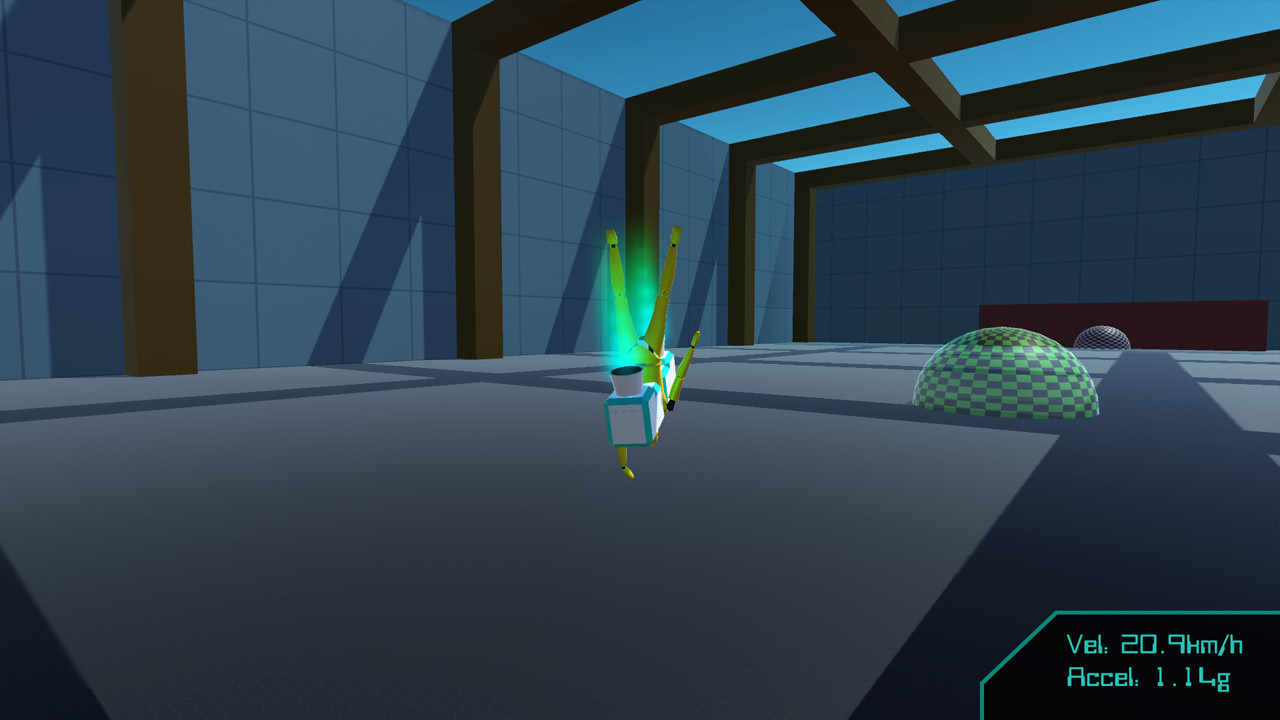Image resolution: width=1280 pixels, height=720 pixels.
Task: Click the Accel g-force readout
Action: [1147, 677]
